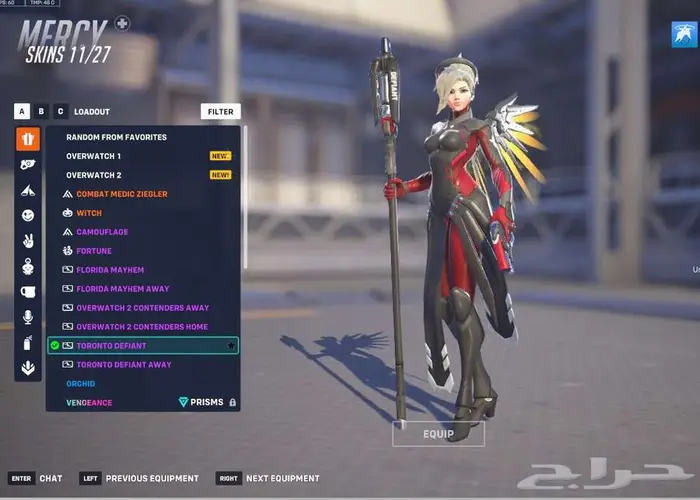Image resolution: width=700 pixels, height=500 pixels.
Task: Pick the Camouflage skin
Action: (x=102, y=232)
